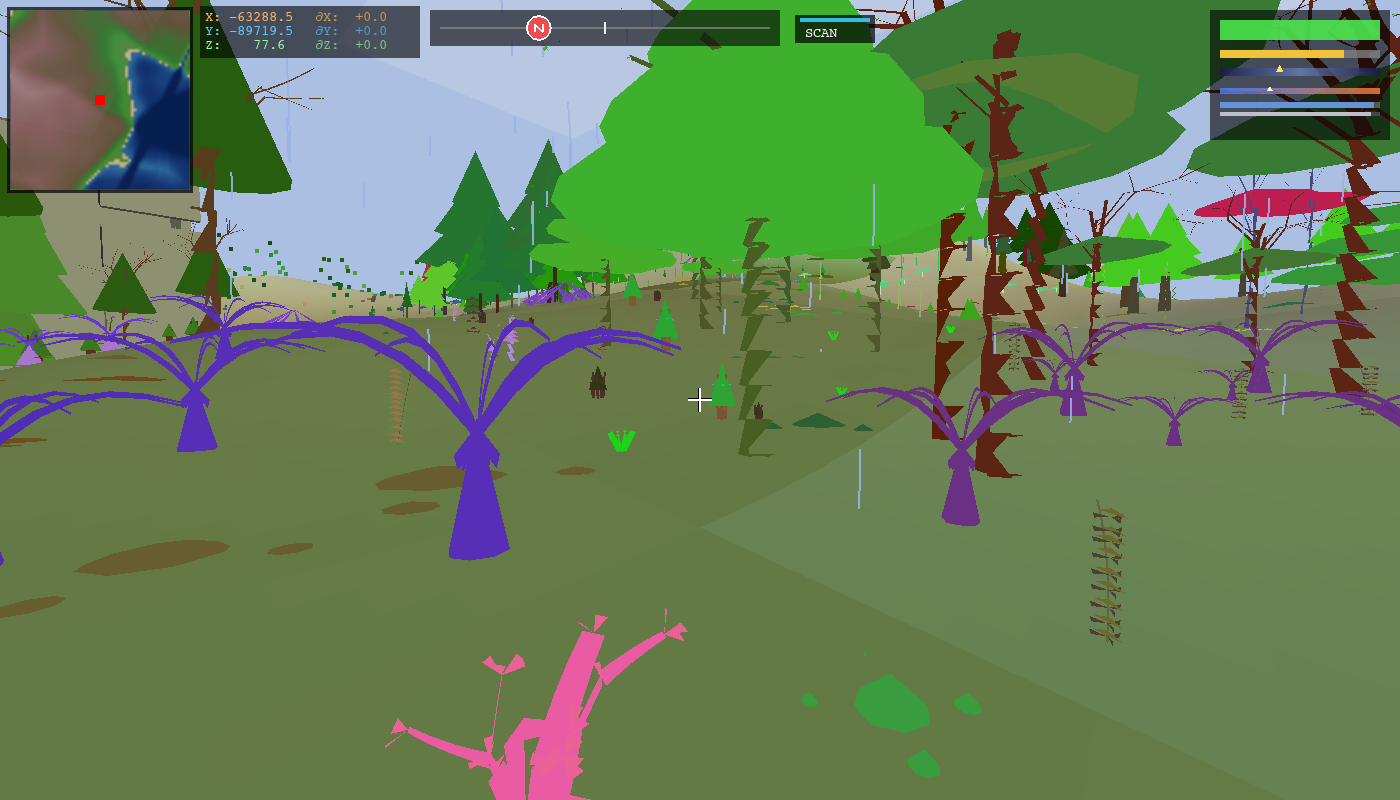Click the heading tick mark on the compass bar
The width and height of the screenshot is (1400, 800).
point(605,30)
